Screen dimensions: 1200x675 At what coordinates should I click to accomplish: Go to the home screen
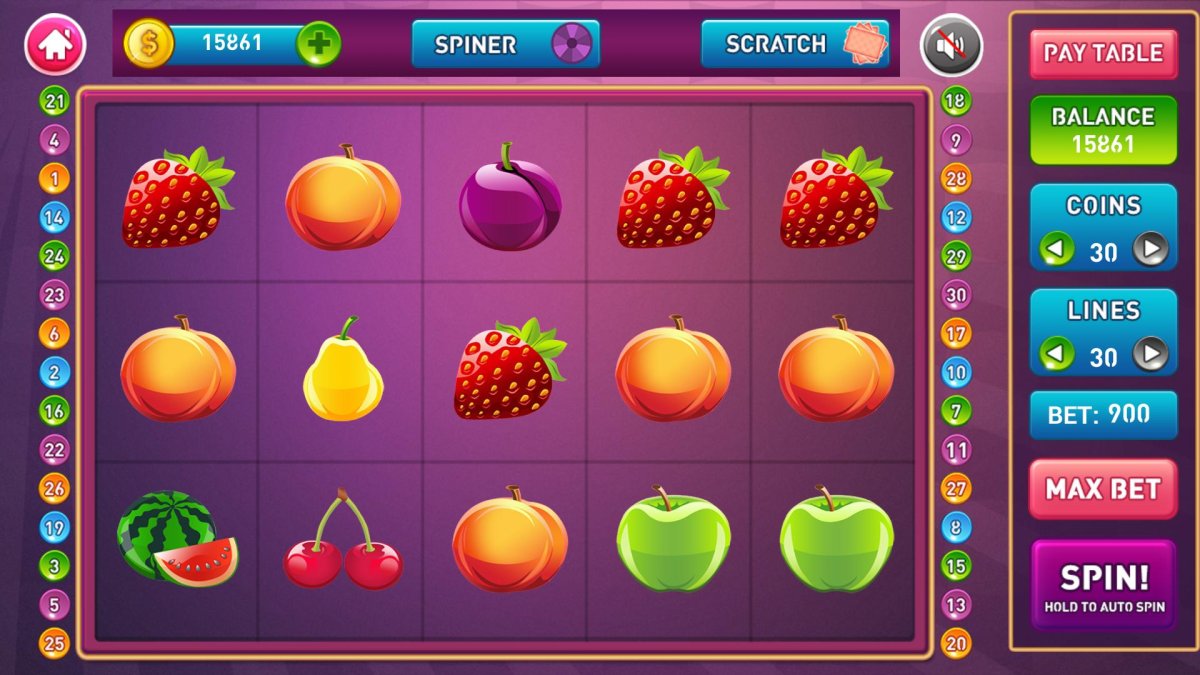[x=55, y=45]
